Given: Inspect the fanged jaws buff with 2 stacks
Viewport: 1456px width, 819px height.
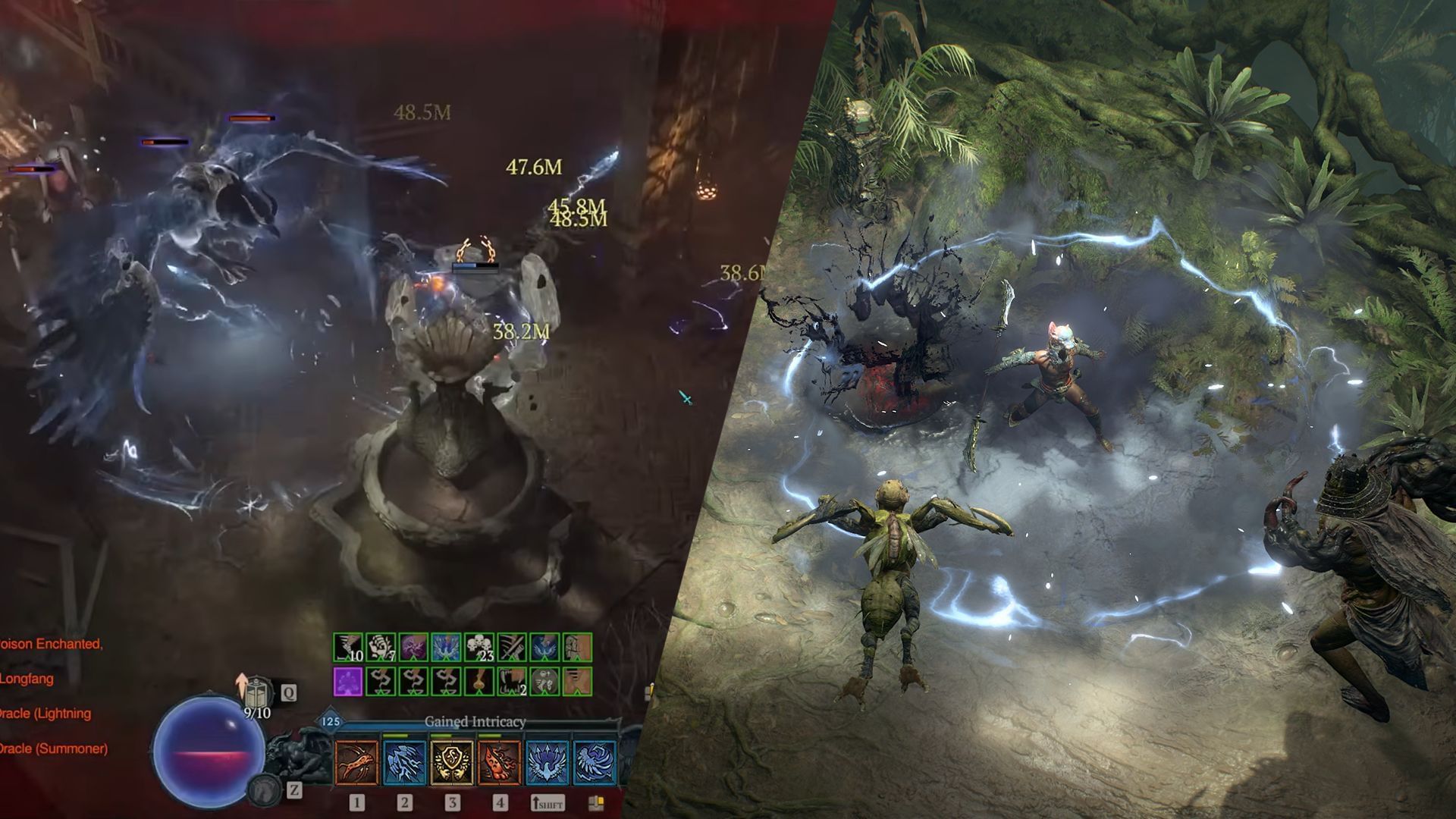Looking at the screenshot, I should (512, 681).
